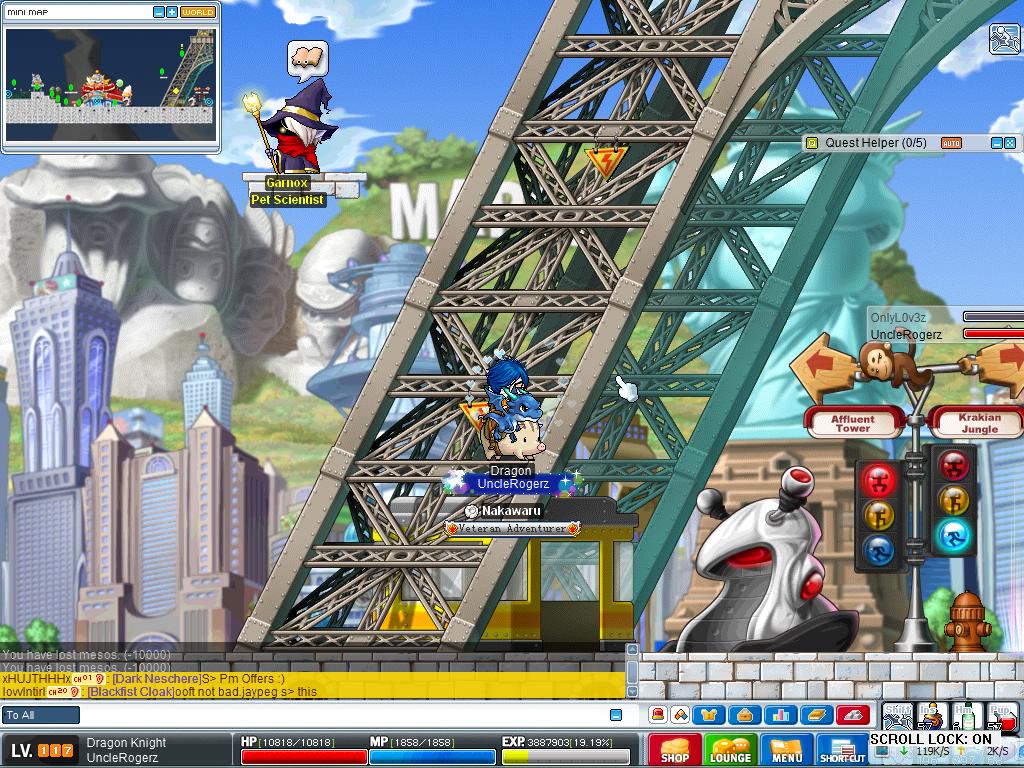Image resolution: width=1024 pixels, height=768 pixels.
Task: Open the Shortcut button
Action: [842, 750]
